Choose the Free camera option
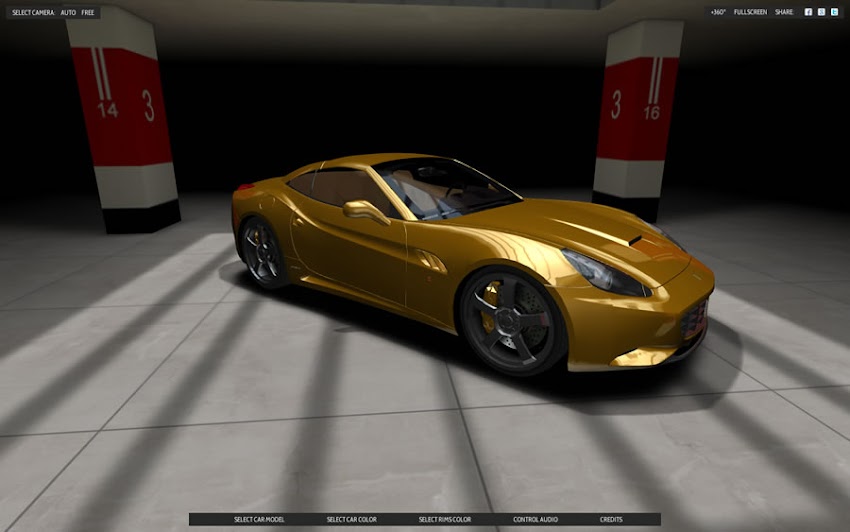This screenshot has width=850, height=532. [x=88, y=12]
